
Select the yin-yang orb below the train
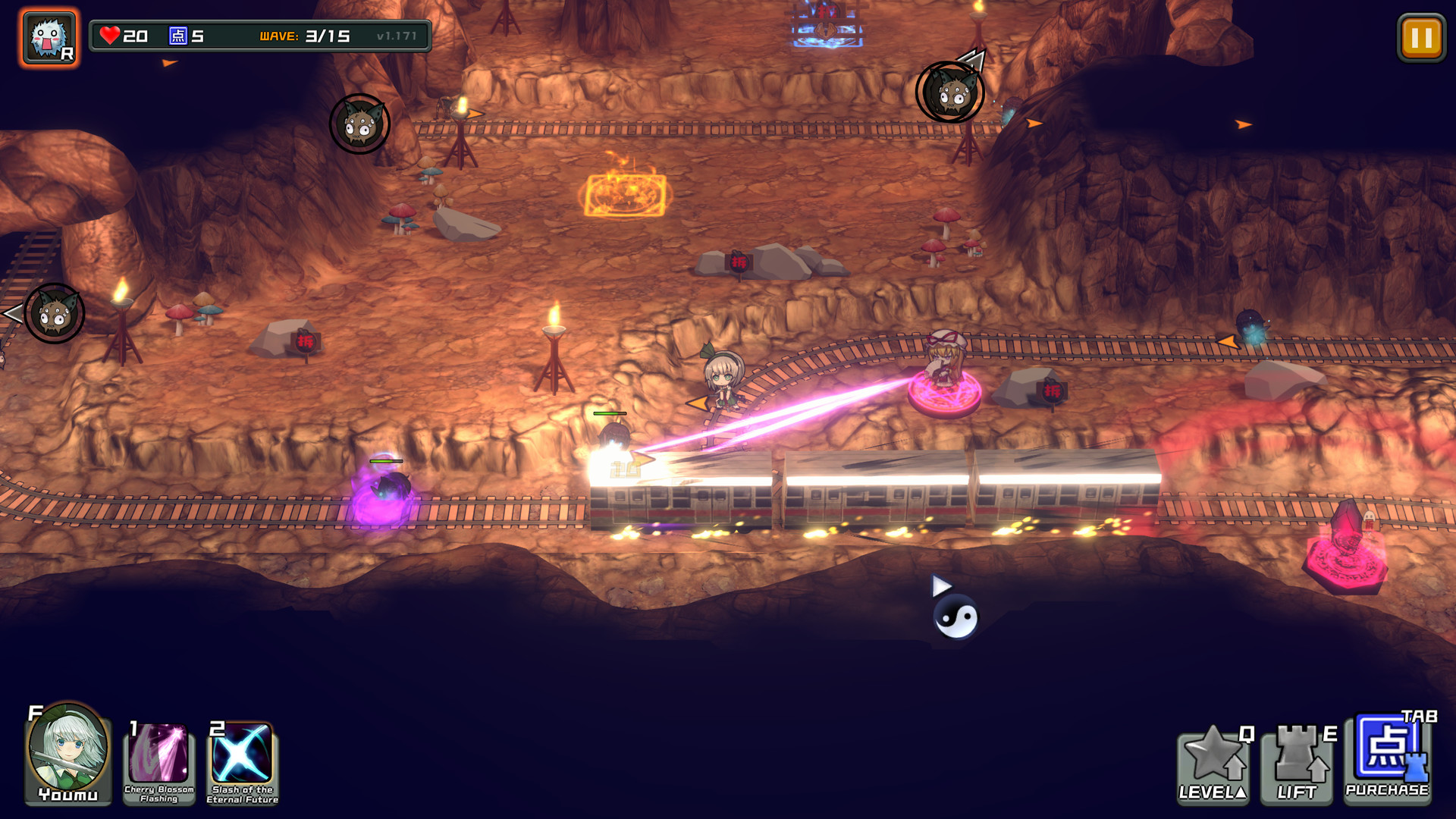957,617
